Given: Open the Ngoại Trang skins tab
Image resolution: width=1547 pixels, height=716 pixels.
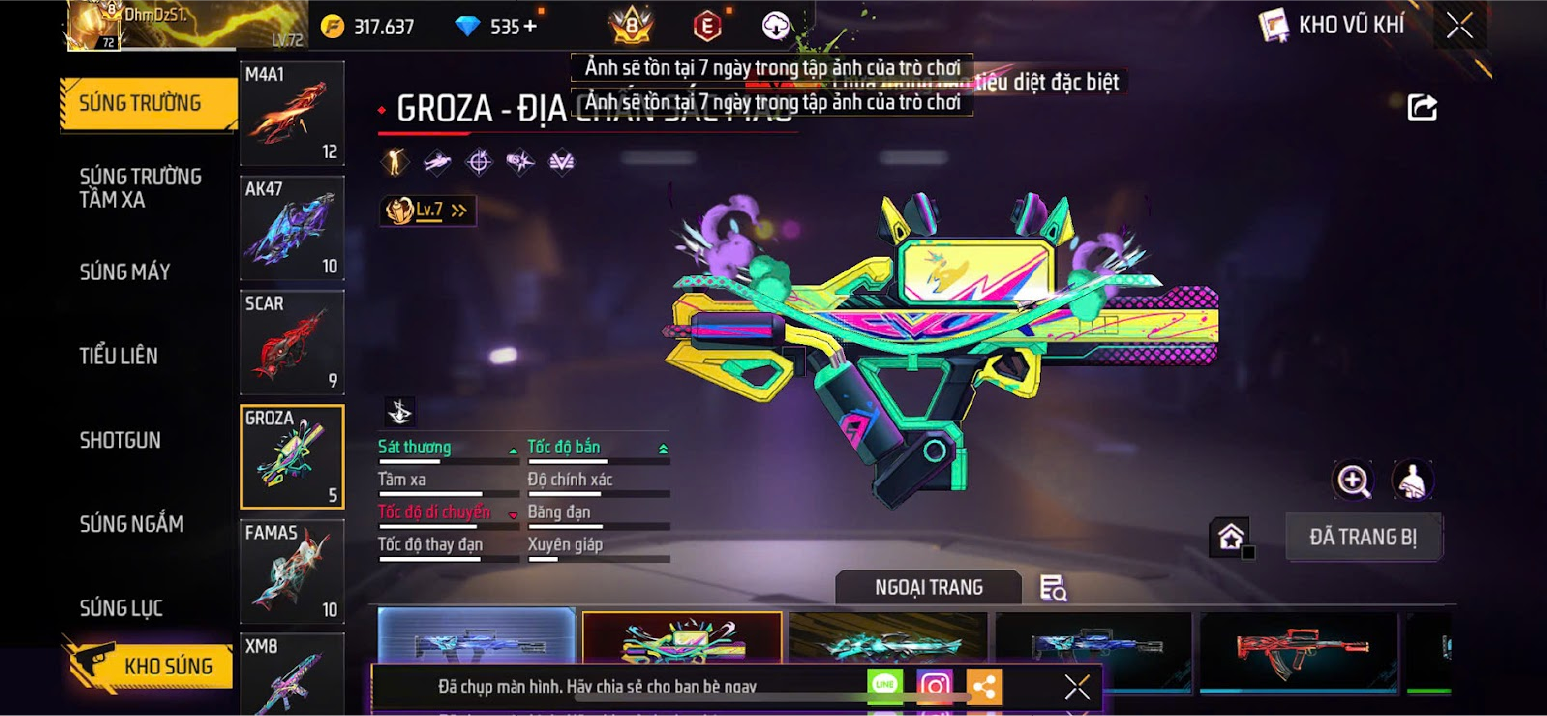Looking at the screenshot, I should point(928,587).
